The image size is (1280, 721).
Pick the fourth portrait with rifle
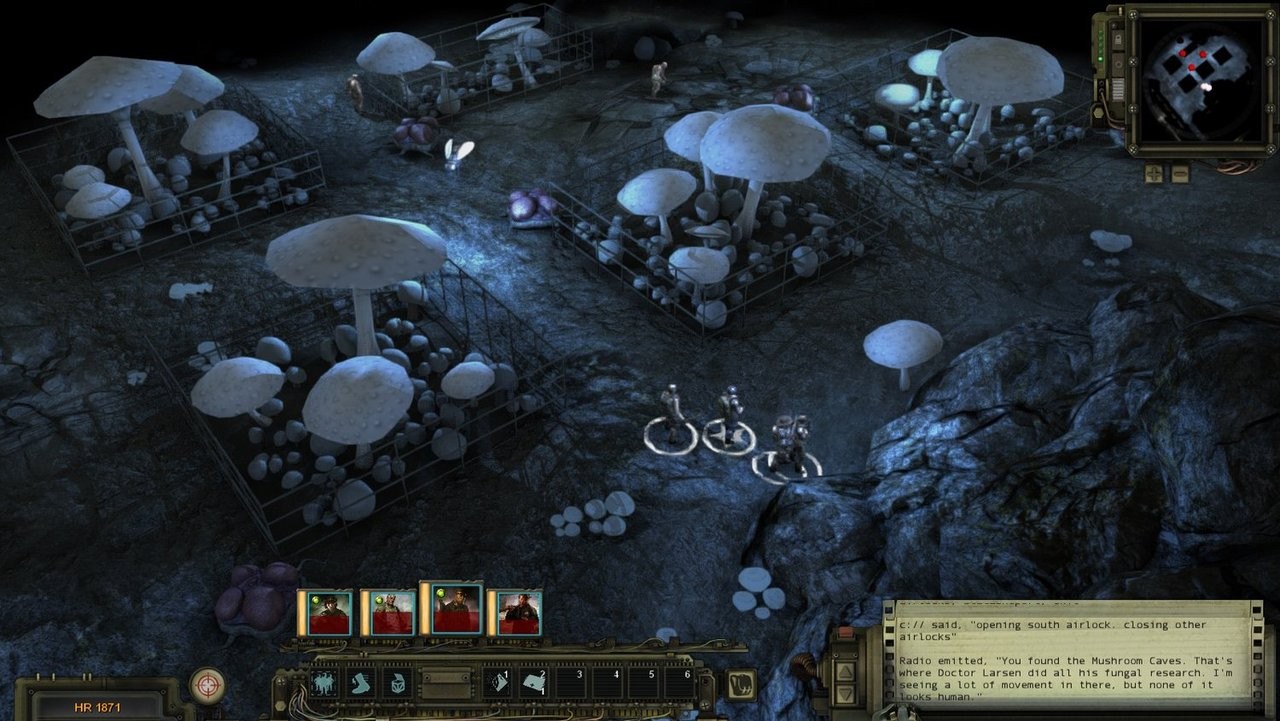tap(514, 612)
